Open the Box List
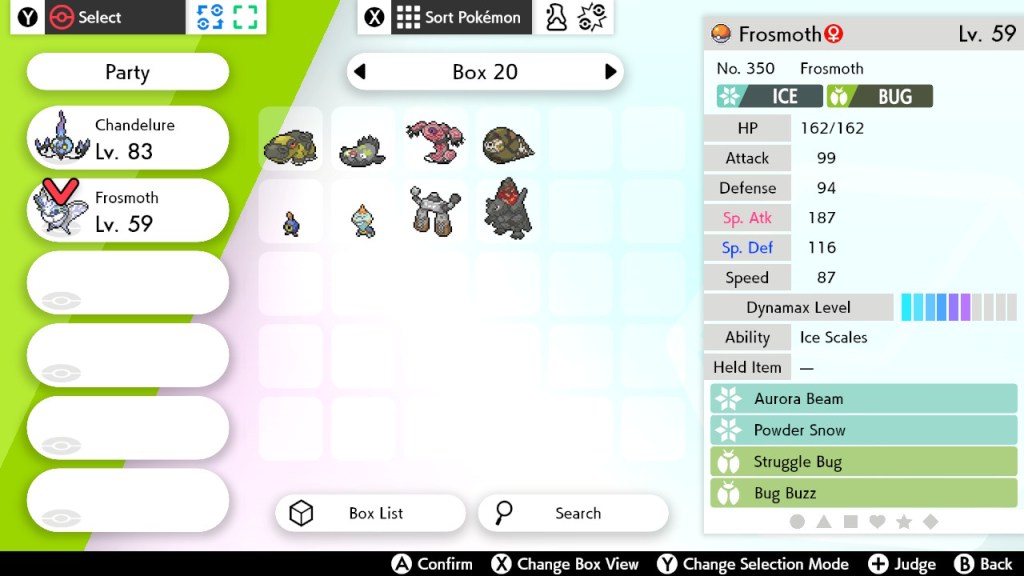The height and width of the screenshot is (576, 1024). [370, 513]
